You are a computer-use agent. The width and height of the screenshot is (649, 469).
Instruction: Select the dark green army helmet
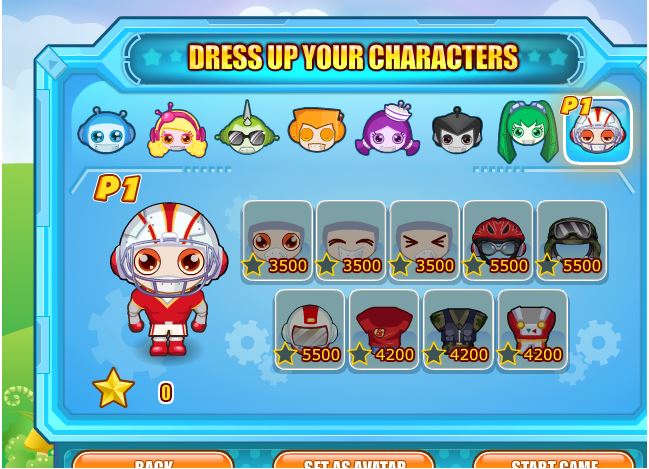pos(571,241)
